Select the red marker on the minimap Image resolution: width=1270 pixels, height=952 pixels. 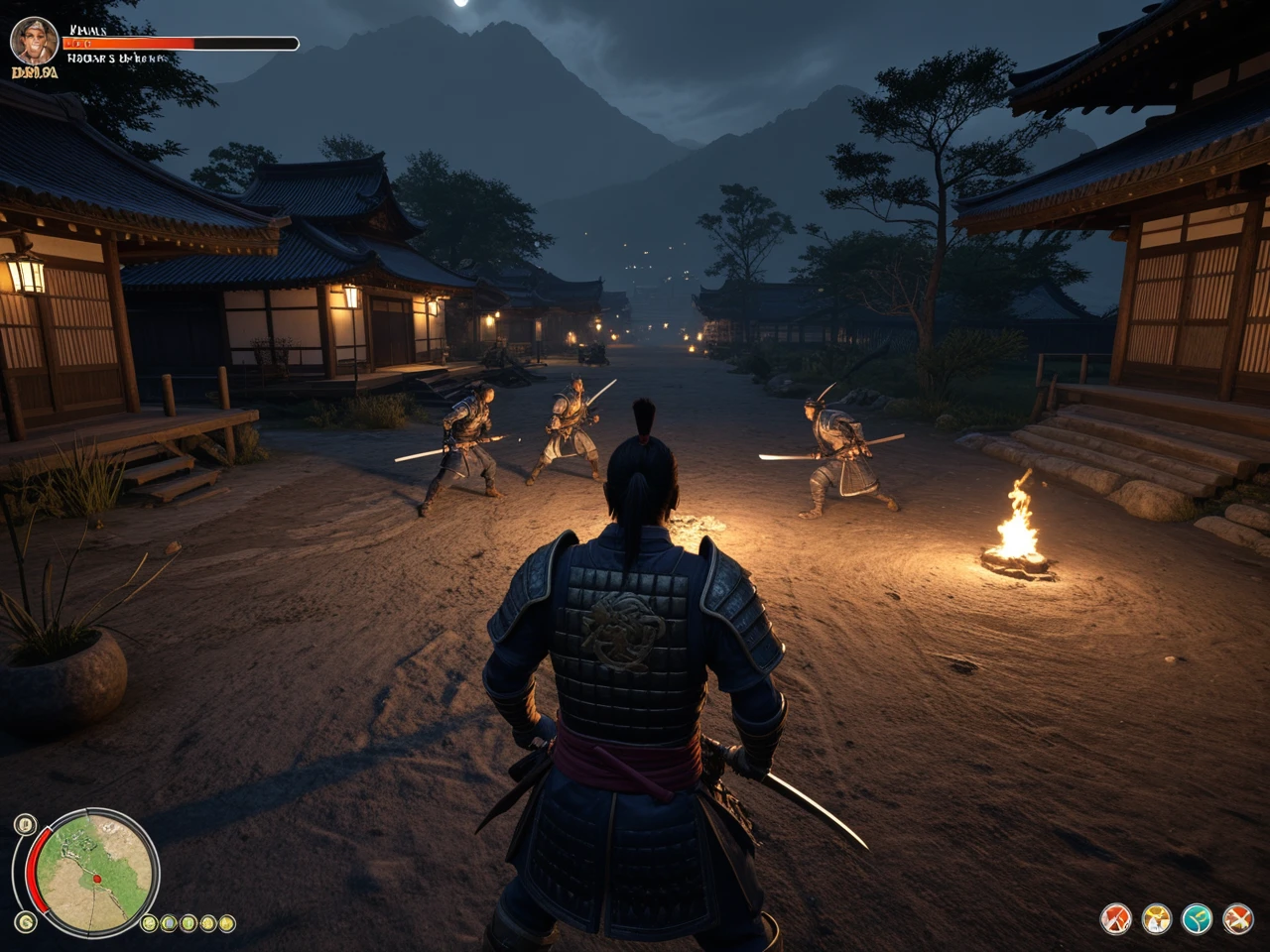(x=97, y=879)
